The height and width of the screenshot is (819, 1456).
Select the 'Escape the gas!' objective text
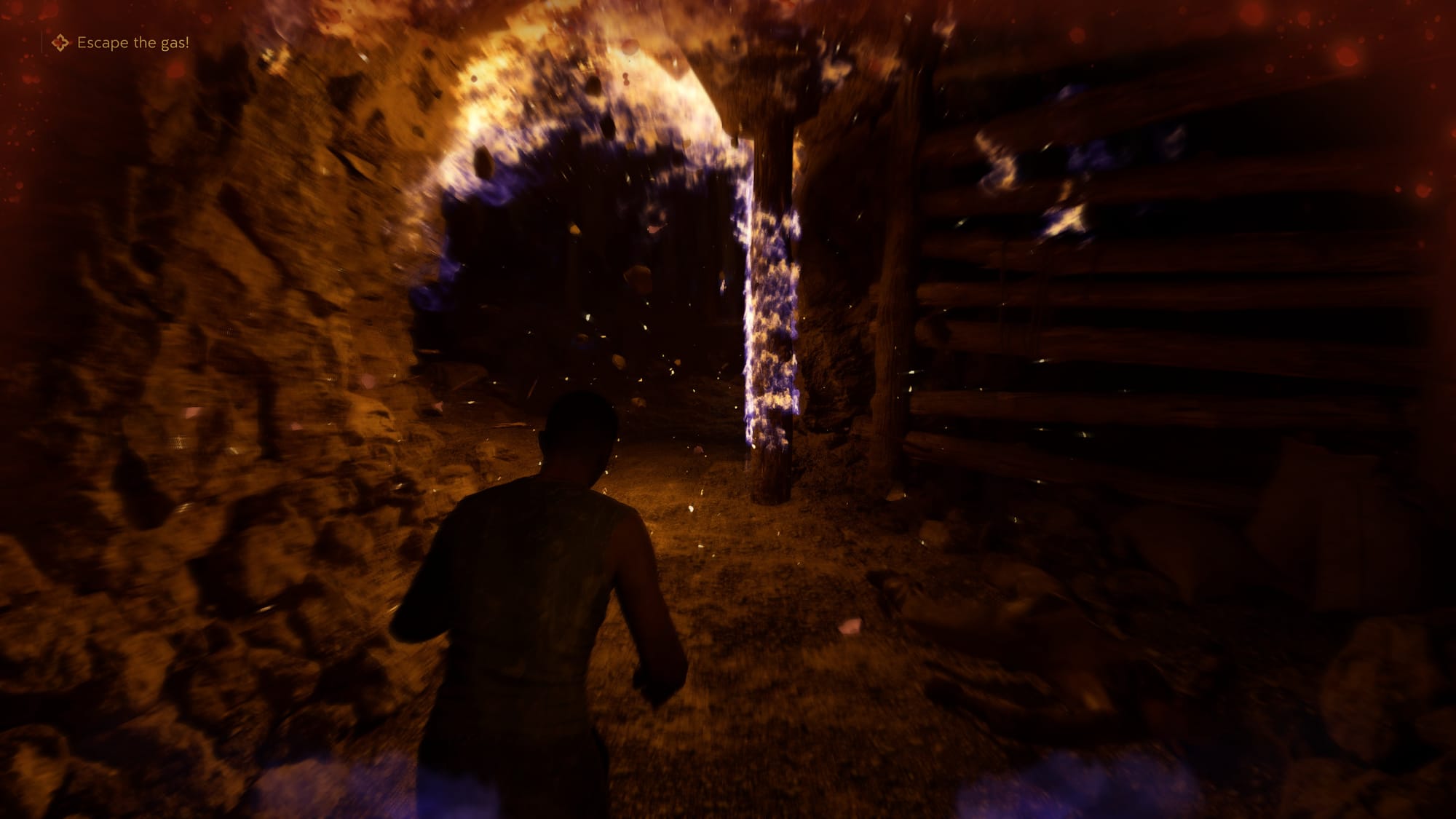pyautogui.click(x=134, y=44)
